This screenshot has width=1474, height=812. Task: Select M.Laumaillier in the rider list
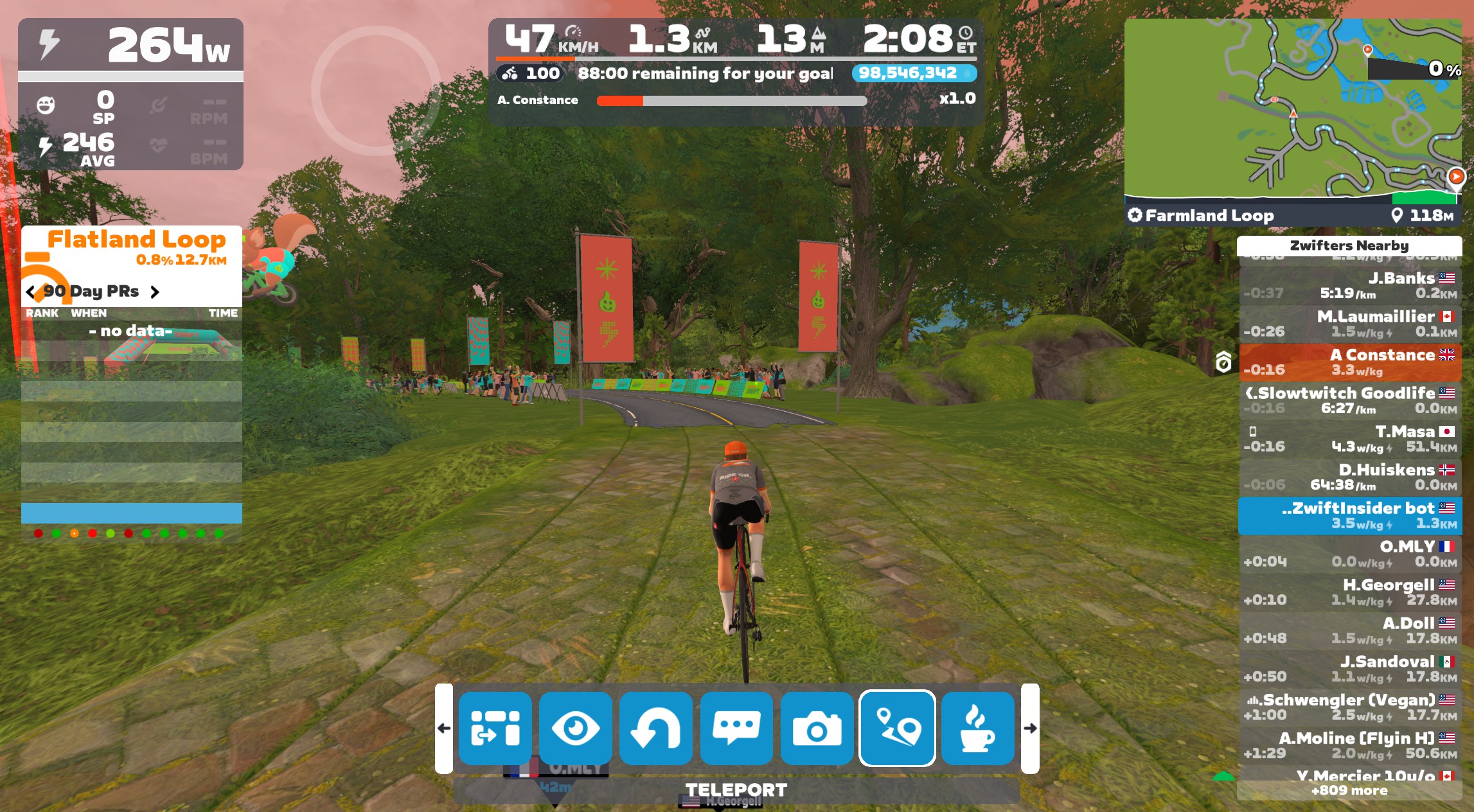tap(1349, 324)
